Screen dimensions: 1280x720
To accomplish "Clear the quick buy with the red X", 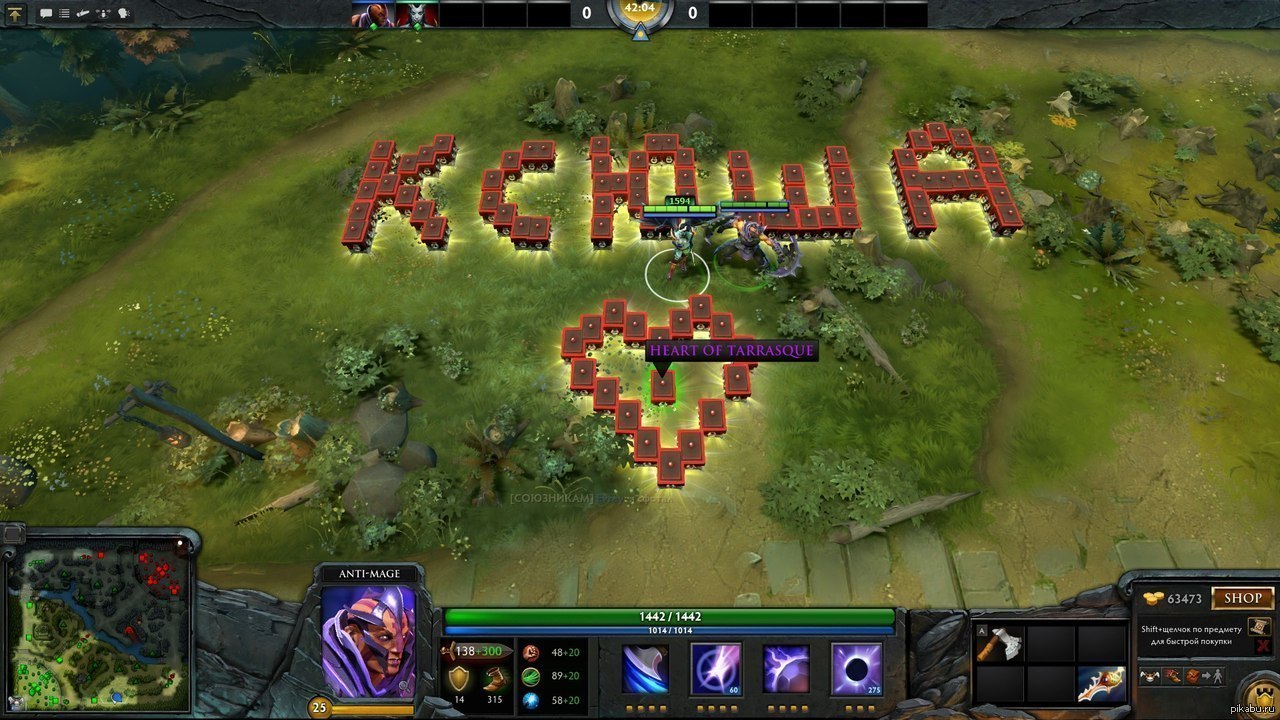I will [x=1260, y=648].
